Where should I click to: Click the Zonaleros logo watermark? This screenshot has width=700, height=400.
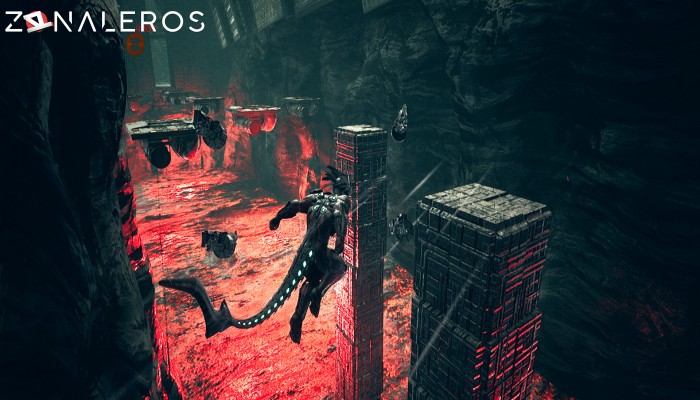pos(104,21)
